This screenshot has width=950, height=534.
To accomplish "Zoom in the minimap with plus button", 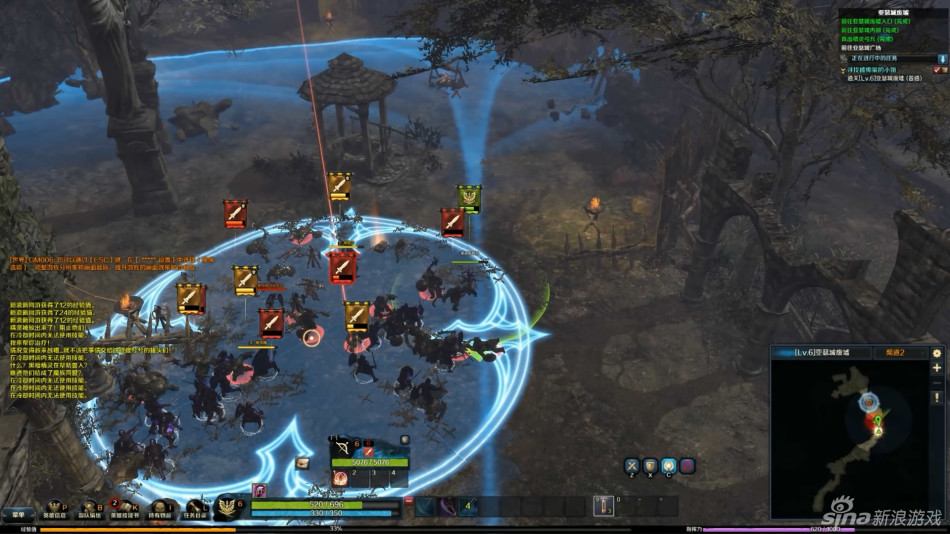I will [x=937, y=369].
